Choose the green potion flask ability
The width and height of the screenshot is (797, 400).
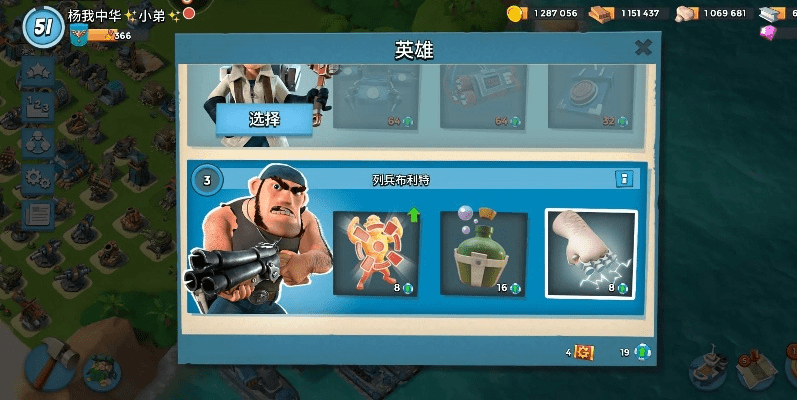click(483, 254)
